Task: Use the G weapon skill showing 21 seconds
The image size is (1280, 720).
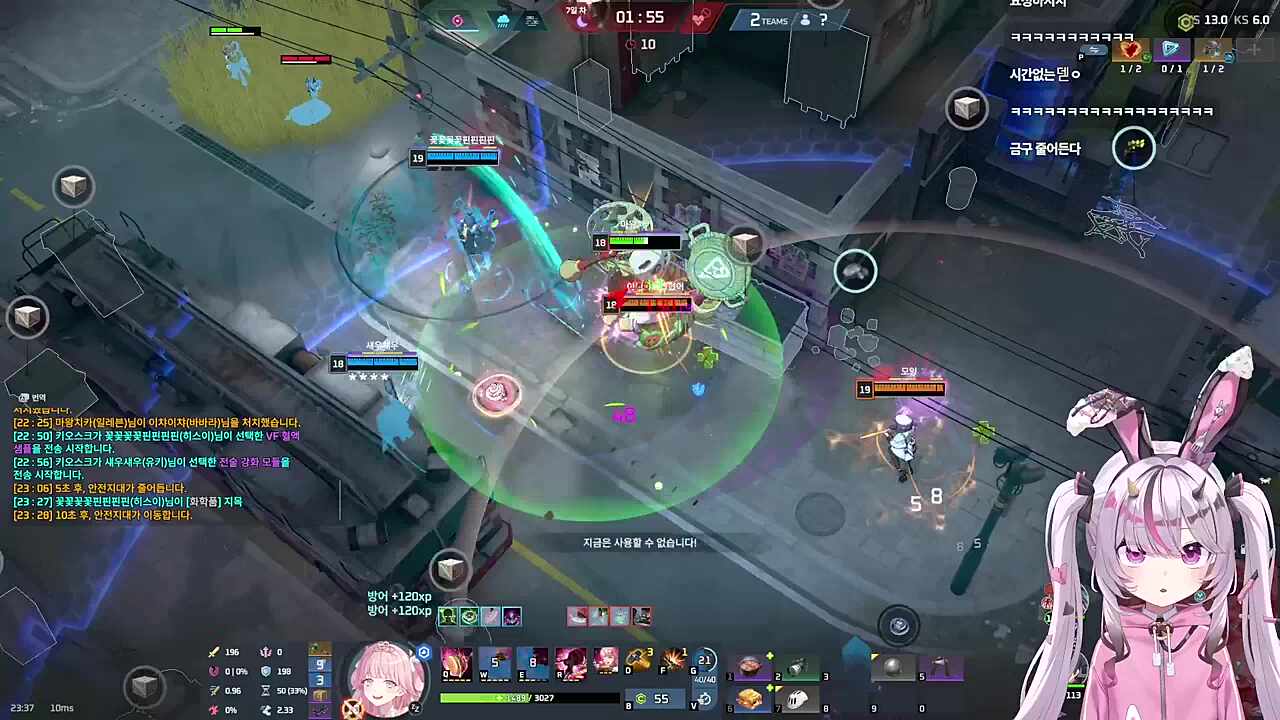Action: pyautogui.click(x=704, y=661)
